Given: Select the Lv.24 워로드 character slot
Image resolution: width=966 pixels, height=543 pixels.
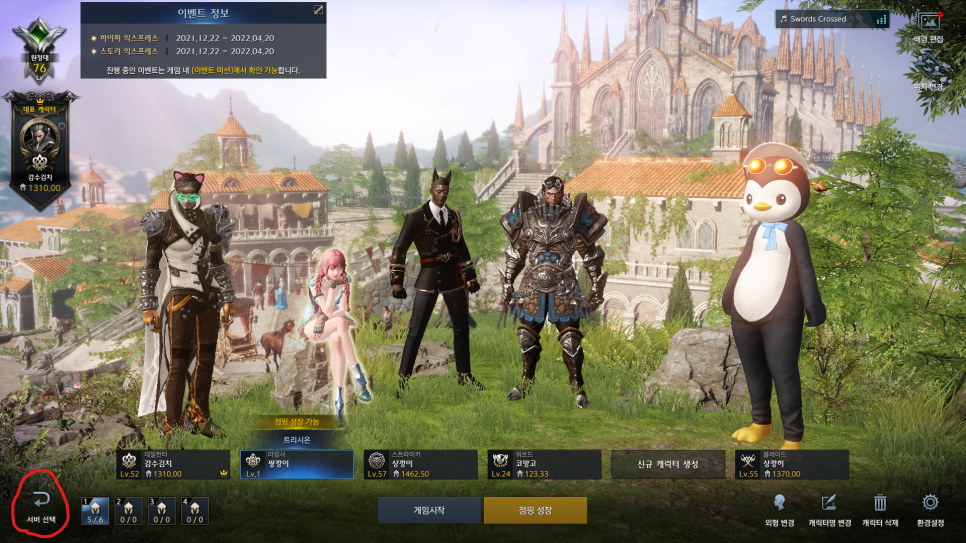Looking at the screenshot, I should click(544, 464).
